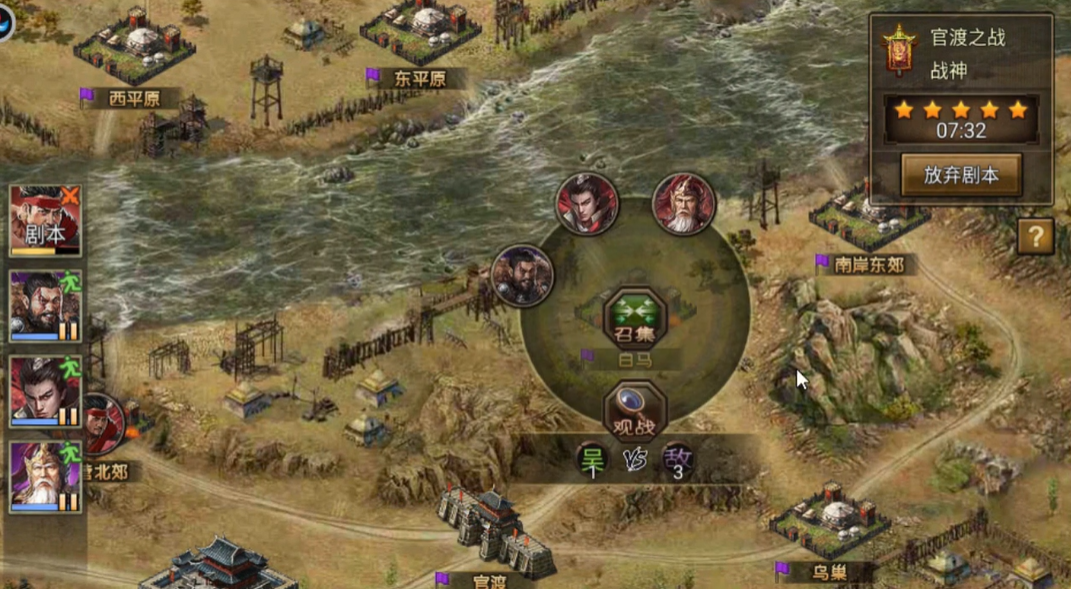Select the 南岸东郊 city label
This screenshot has height=589, width=1071.
868,265
